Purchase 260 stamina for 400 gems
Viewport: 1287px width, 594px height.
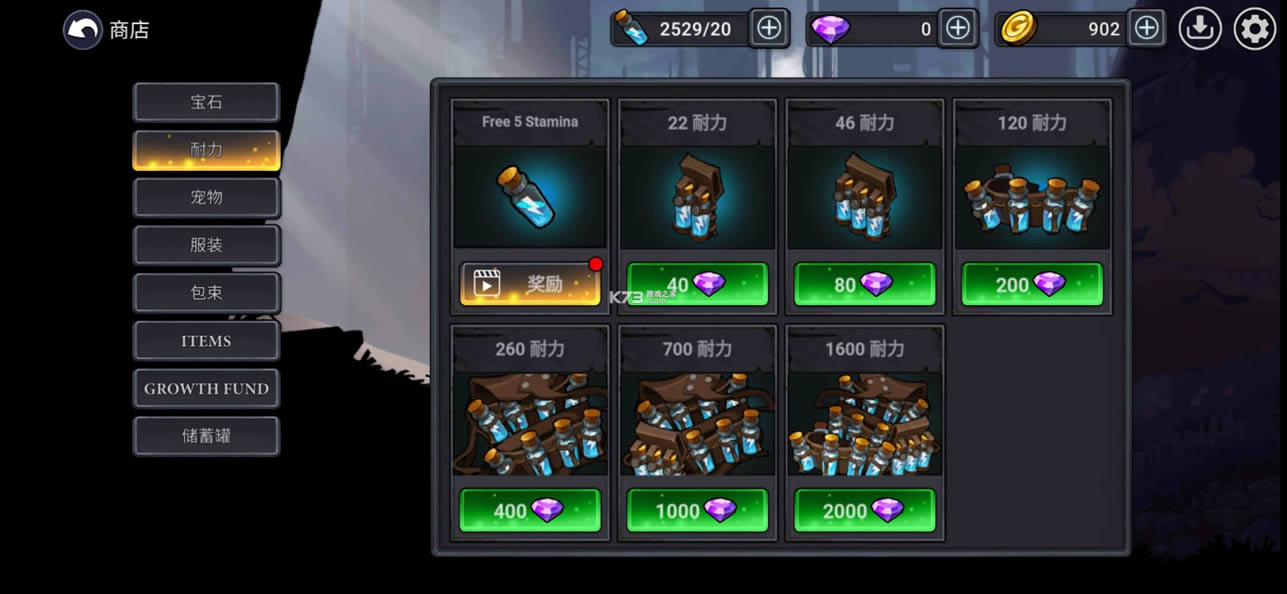pyautogui.click(x=530, y=511)
